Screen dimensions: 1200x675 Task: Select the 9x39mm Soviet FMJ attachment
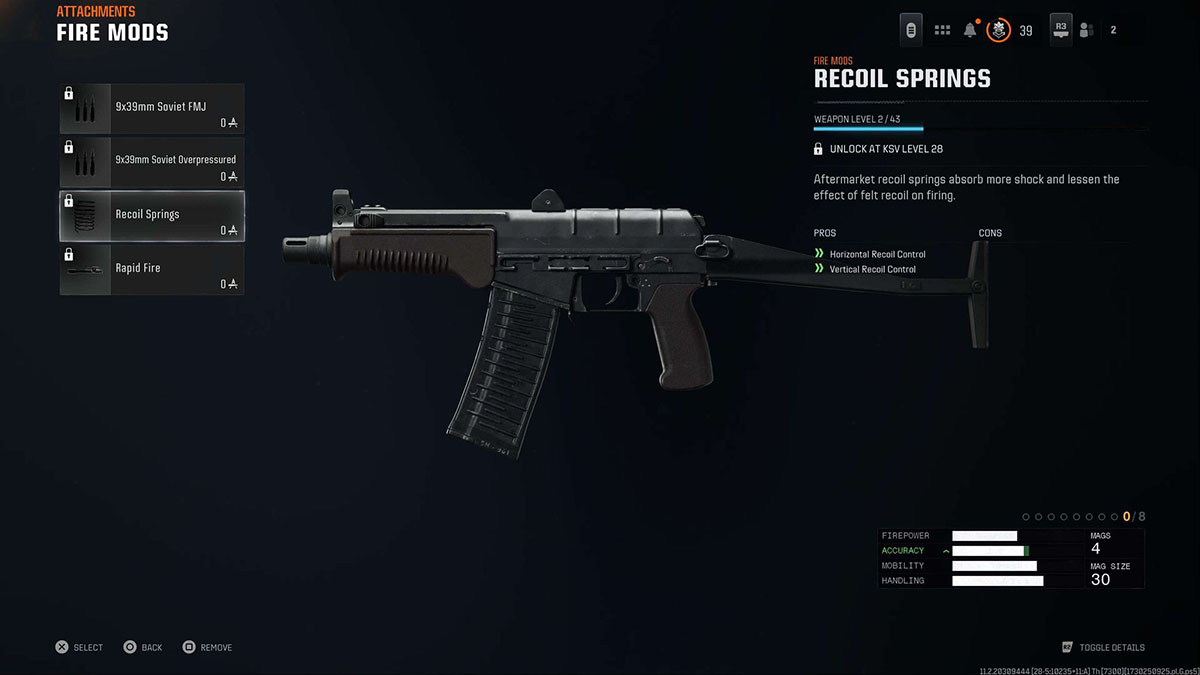pyautogui.click(x=152, y=109)
